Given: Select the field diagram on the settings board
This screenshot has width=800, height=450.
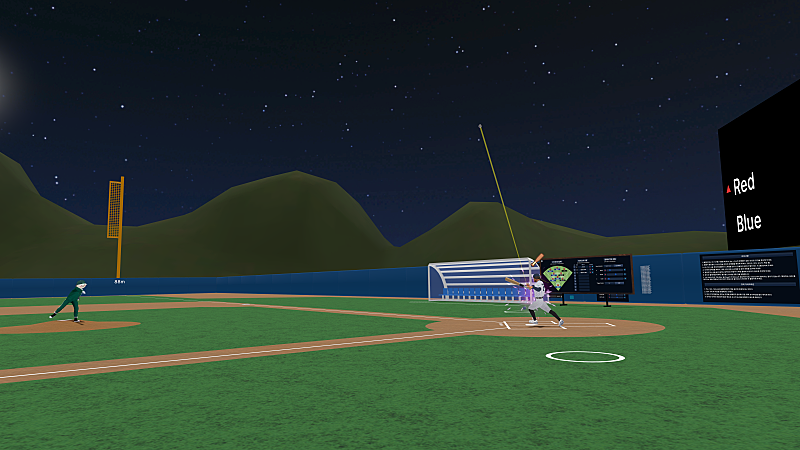Looking at the screenshot, I should coord(558,275).
